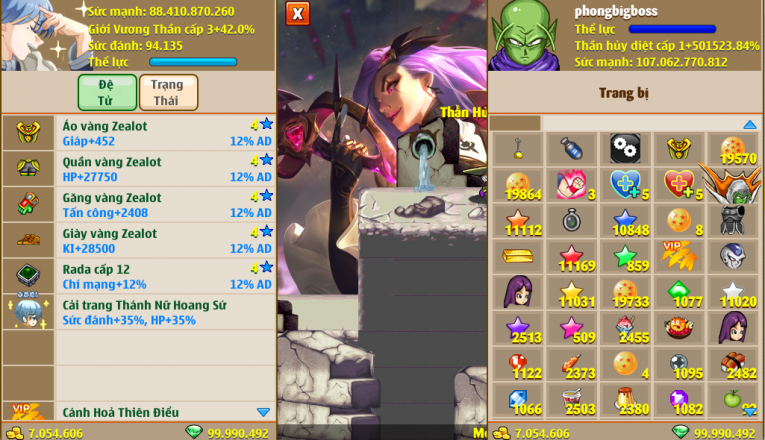Select the Rada cấp 12 item
Screen dimensions: 765x440
click(138, 276)
